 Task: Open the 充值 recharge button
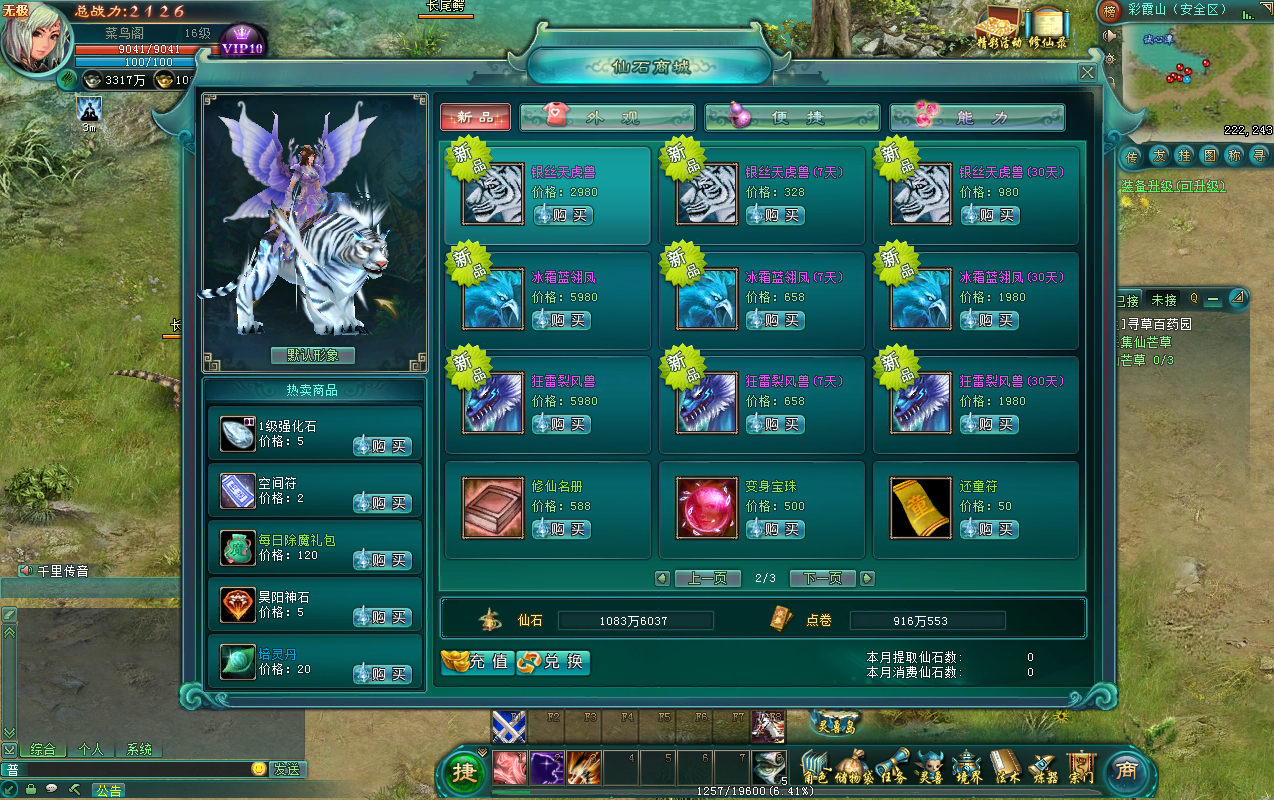478,662
